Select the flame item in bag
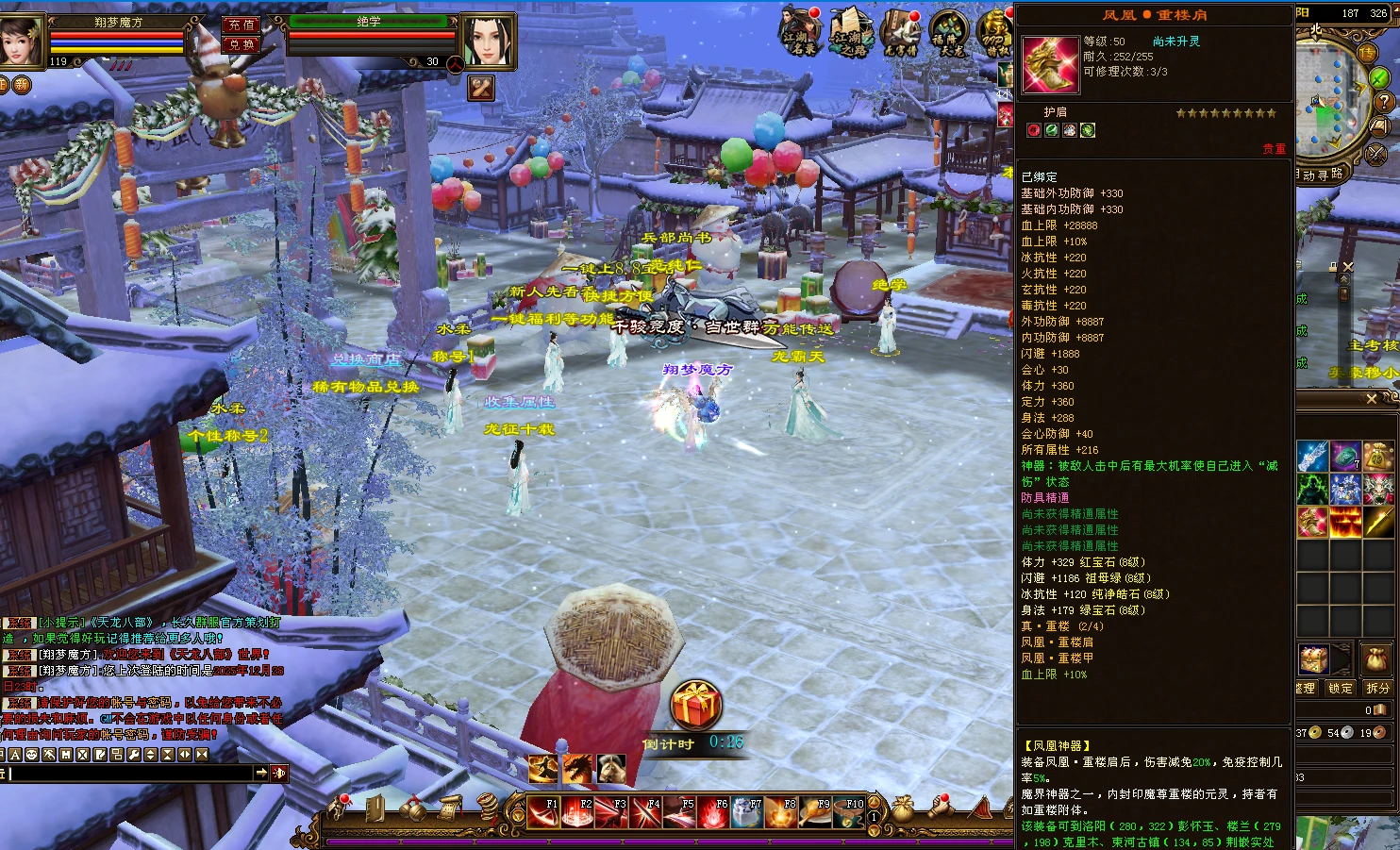Screen dimensions: 1400x850 coord(1345,522)
